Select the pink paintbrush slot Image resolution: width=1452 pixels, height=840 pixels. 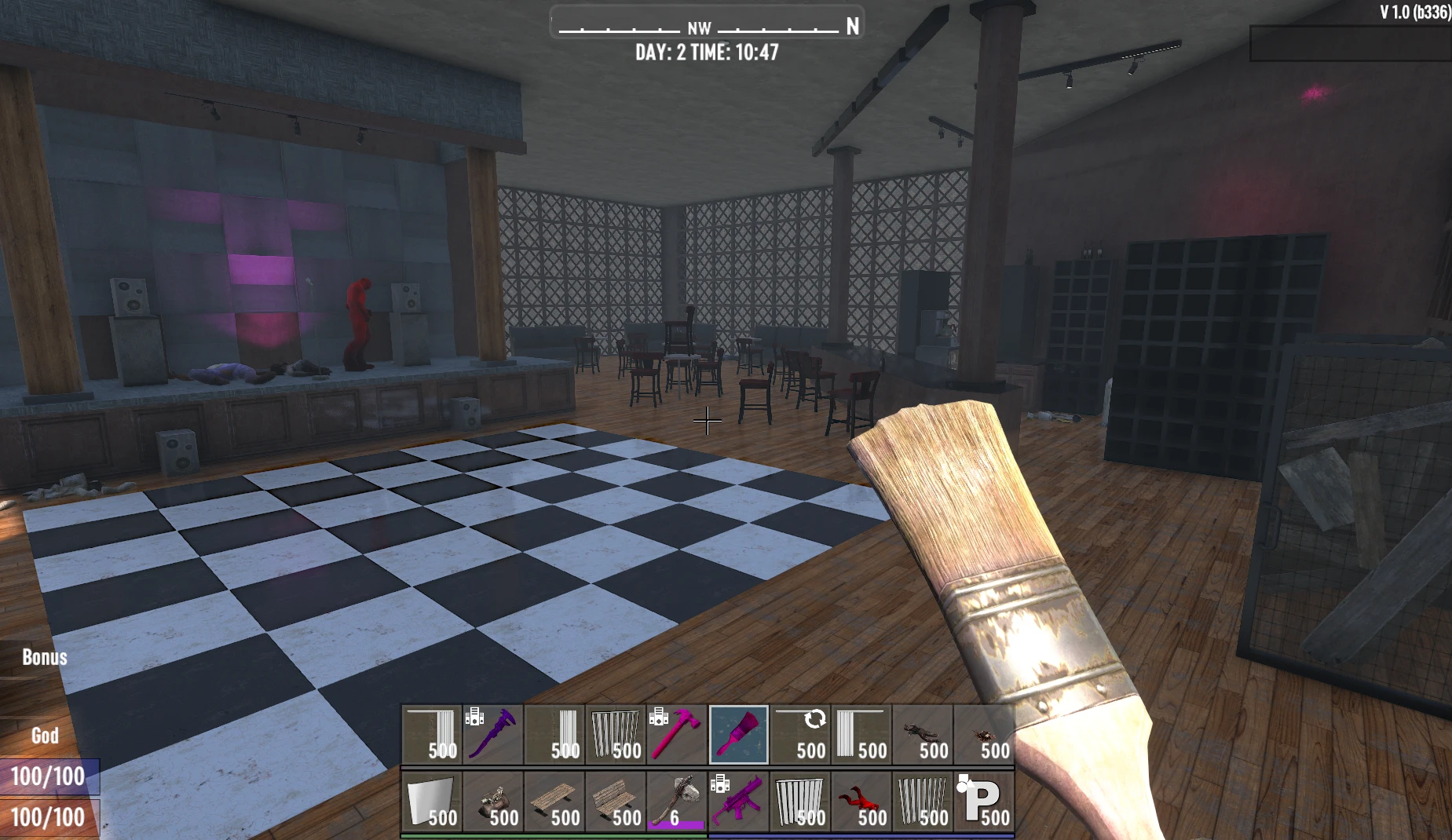738,735
